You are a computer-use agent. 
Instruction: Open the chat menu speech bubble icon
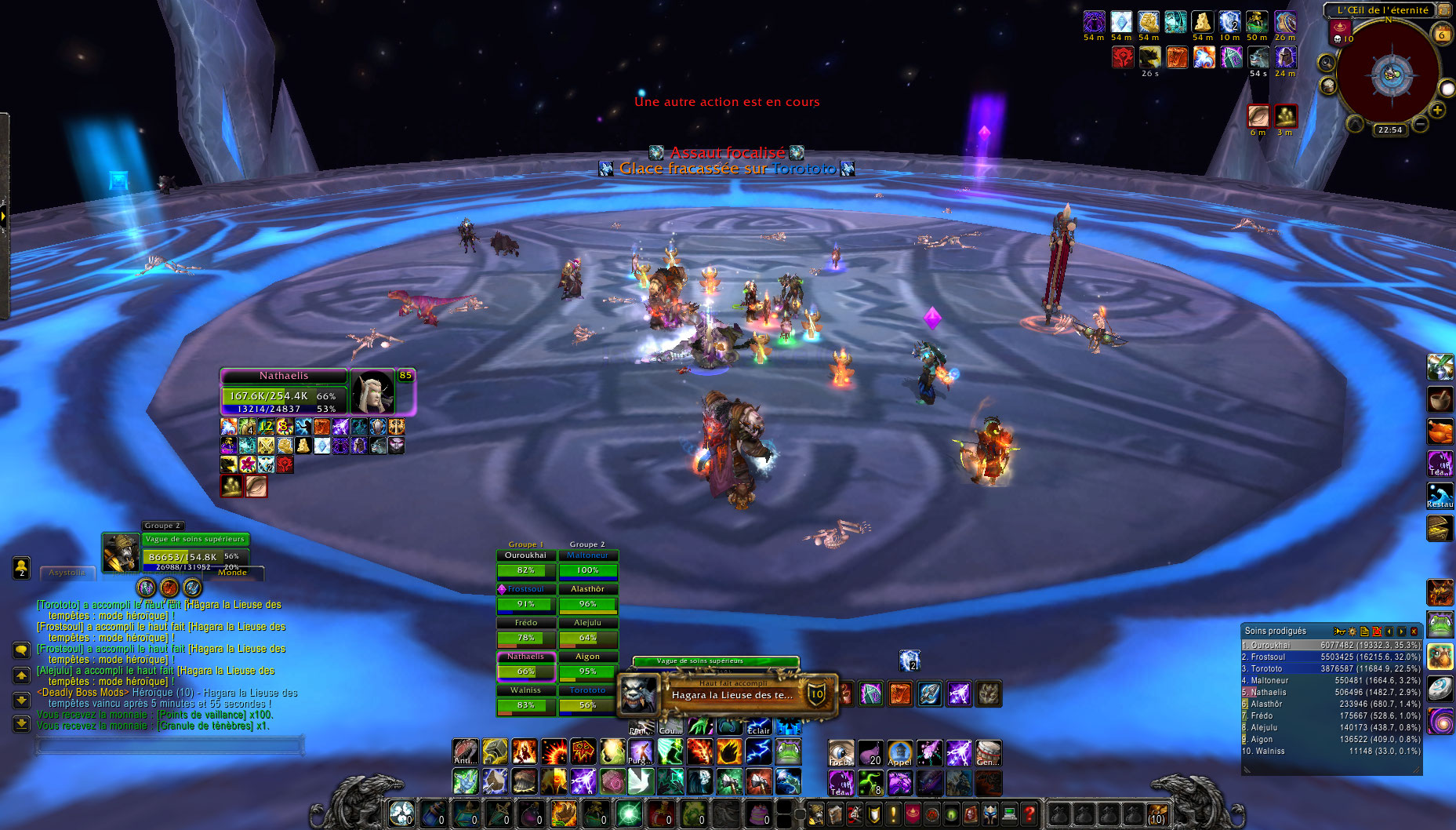pyautogui.click(x=21, y=650)
